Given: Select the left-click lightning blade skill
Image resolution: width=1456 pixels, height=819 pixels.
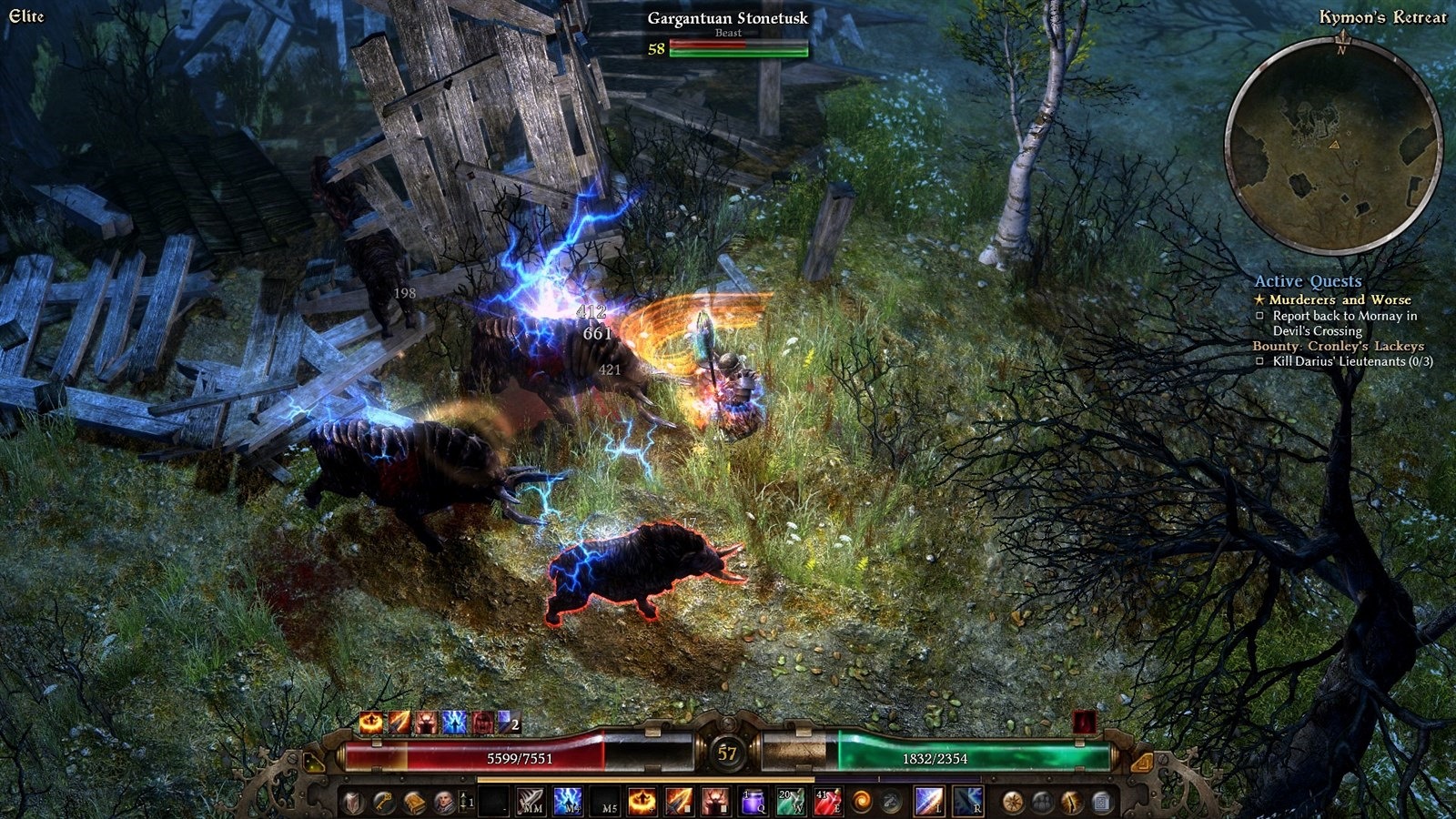Looking at the screenshot, I should click(x=929, y=802).
